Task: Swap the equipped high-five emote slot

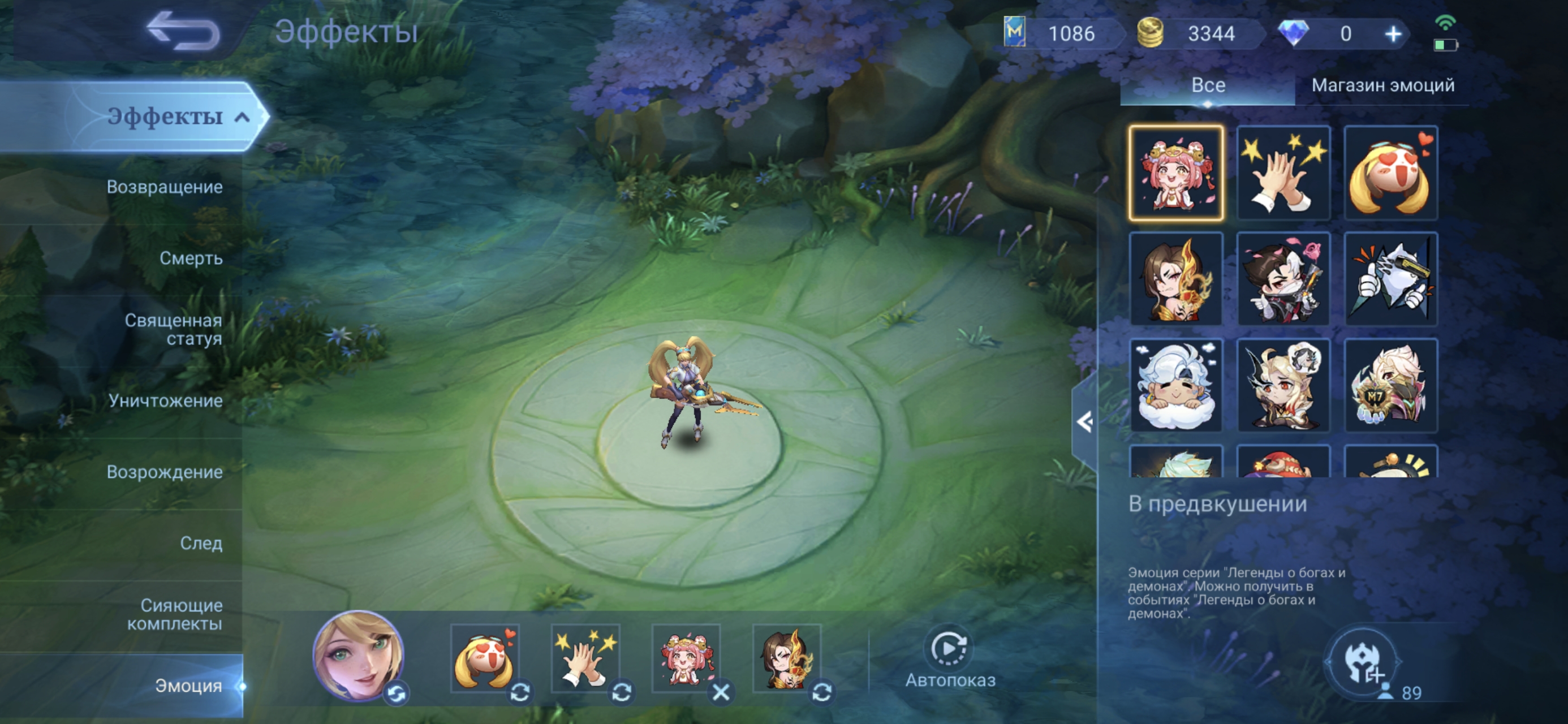Action: click(x=621, y=692)
